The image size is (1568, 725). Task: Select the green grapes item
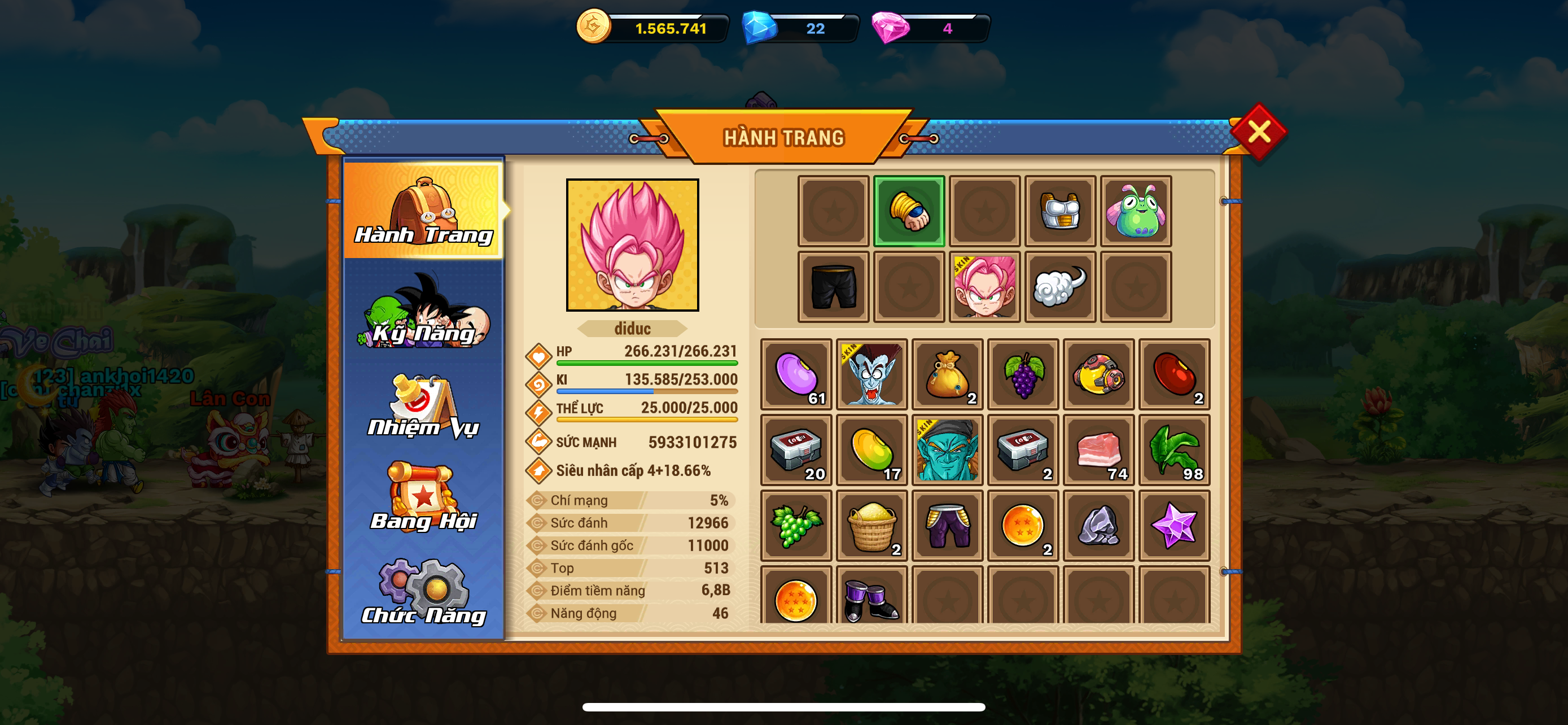tap(796, 525)
